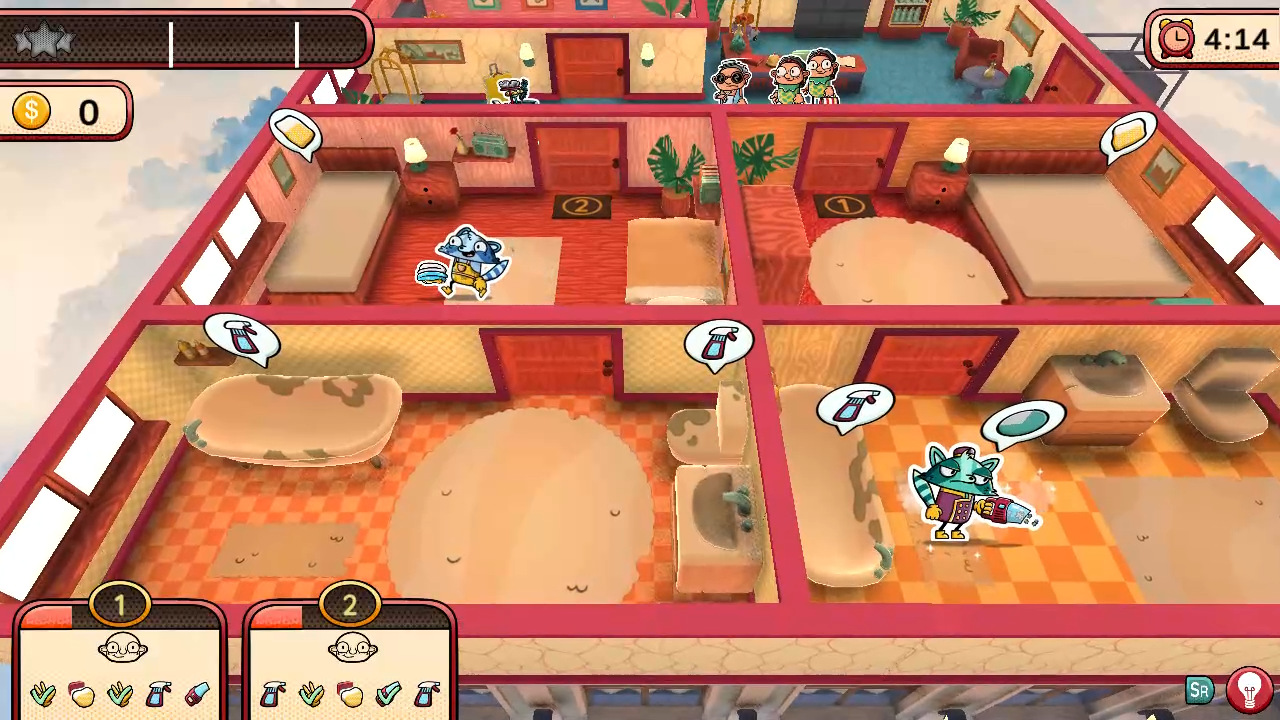The height and width of the screenshot is (720, 1280).
Task: Select the vacuum icon on task card 1
Action: [196, 693]
